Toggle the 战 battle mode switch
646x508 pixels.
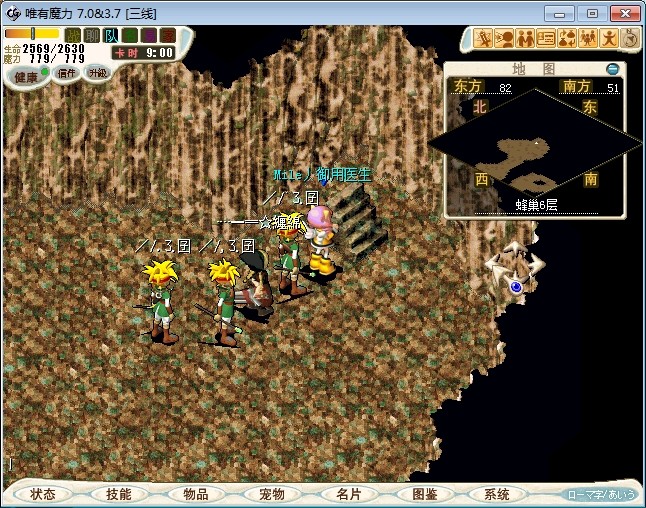(x=73, y=35)
